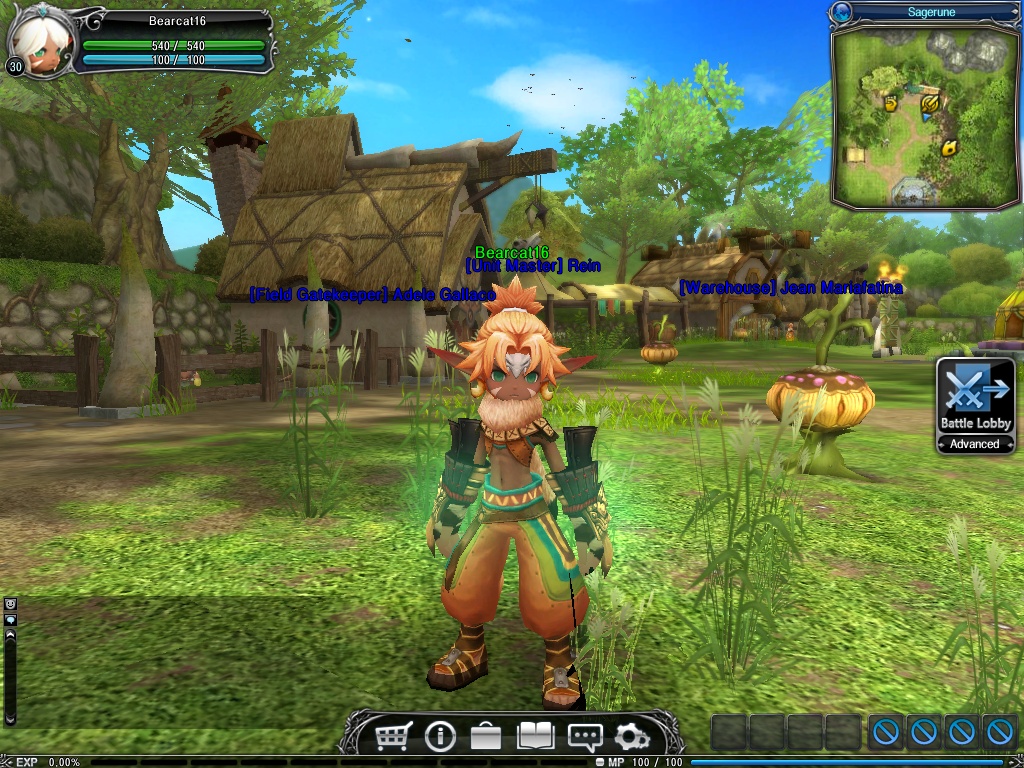Open the character info panel
This screenshot has width=1024, height=768.
tap(440, 737)
